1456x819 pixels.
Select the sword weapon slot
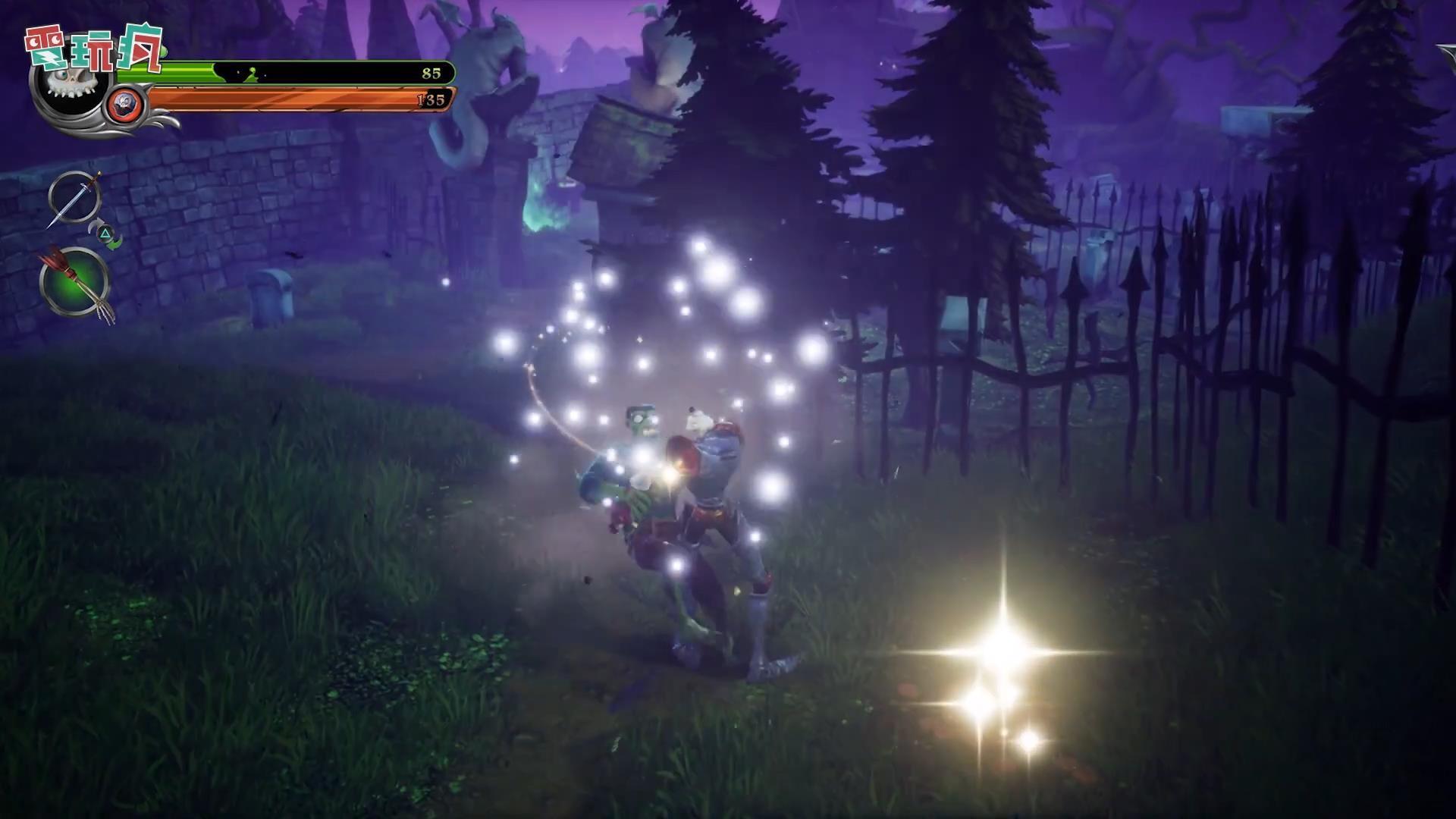tap(74, 199)
